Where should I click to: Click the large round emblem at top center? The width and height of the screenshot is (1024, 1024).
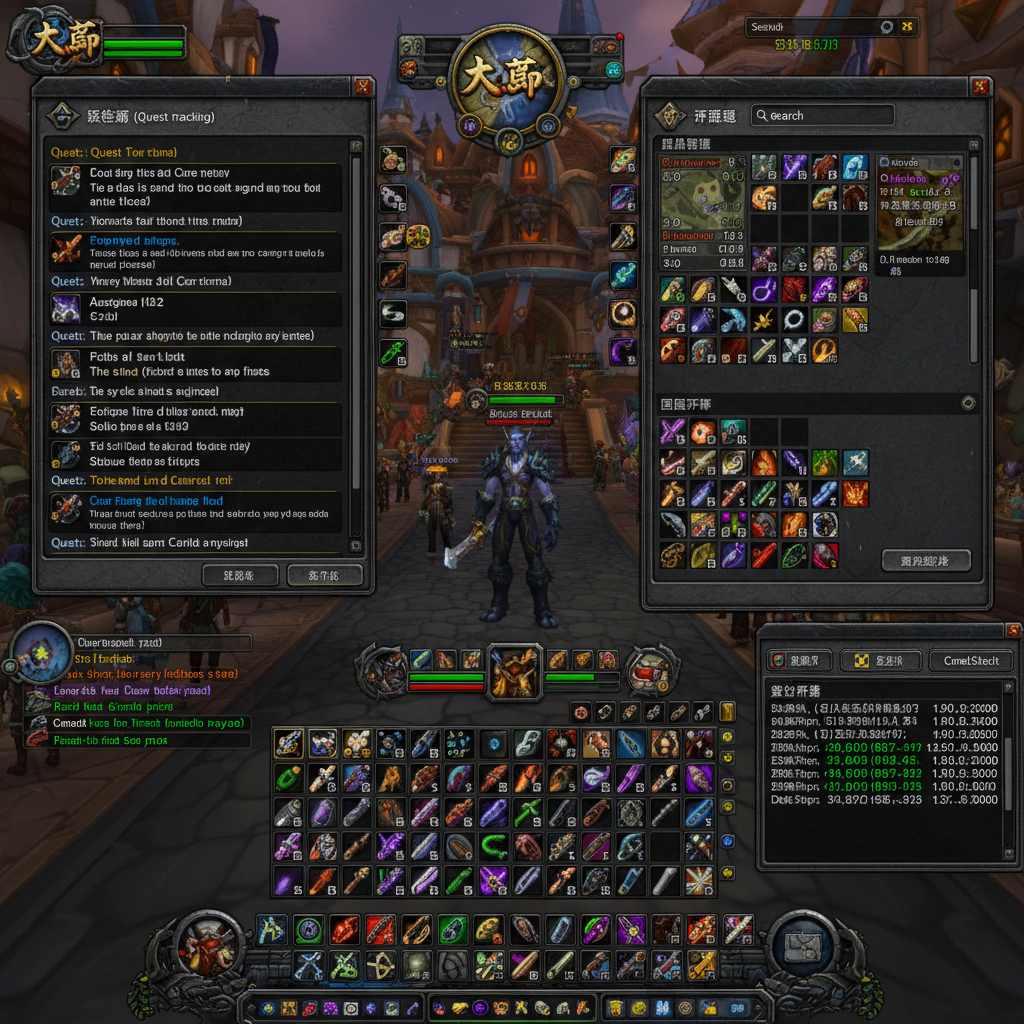pyautogui.click(x=509, y=80)
